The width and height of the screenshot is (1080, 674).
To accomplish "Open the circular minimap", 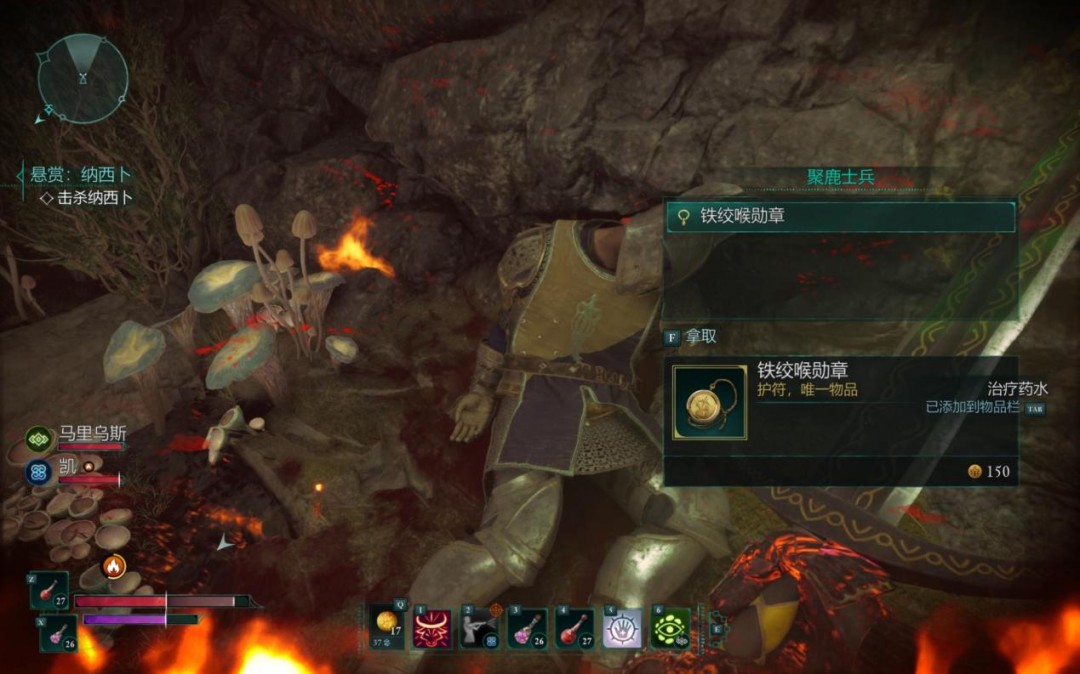I will click(83, 78).
